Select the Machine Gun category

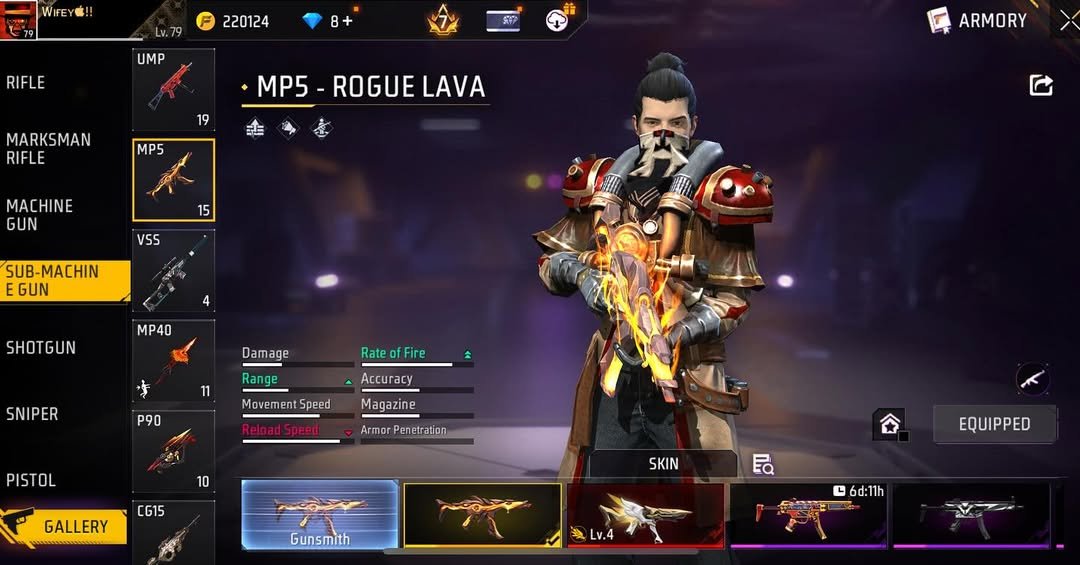click(x=40, y=215)
